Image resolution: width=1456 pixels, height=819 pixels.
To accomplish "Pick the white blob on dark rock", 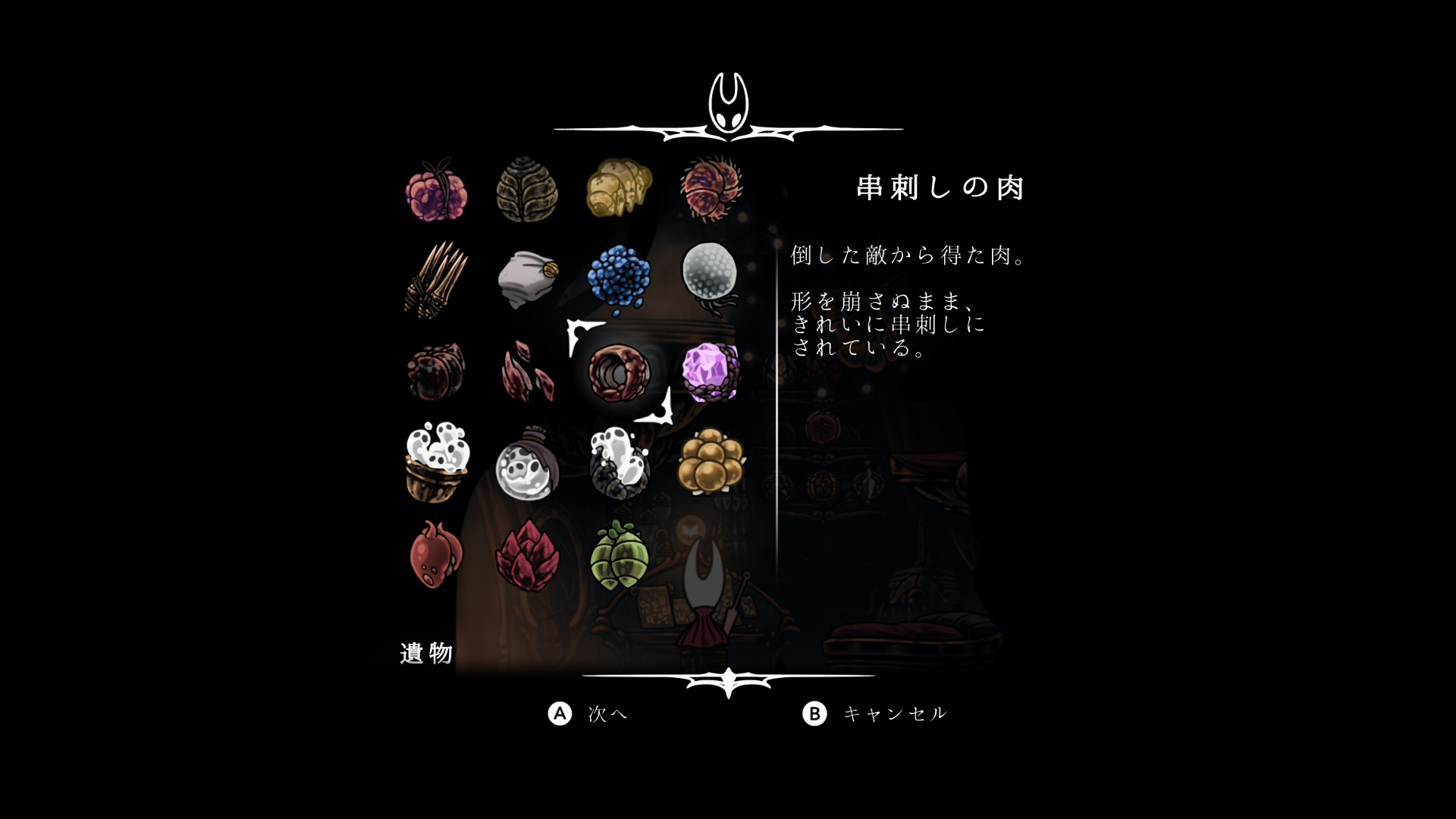I will (619, 463).
